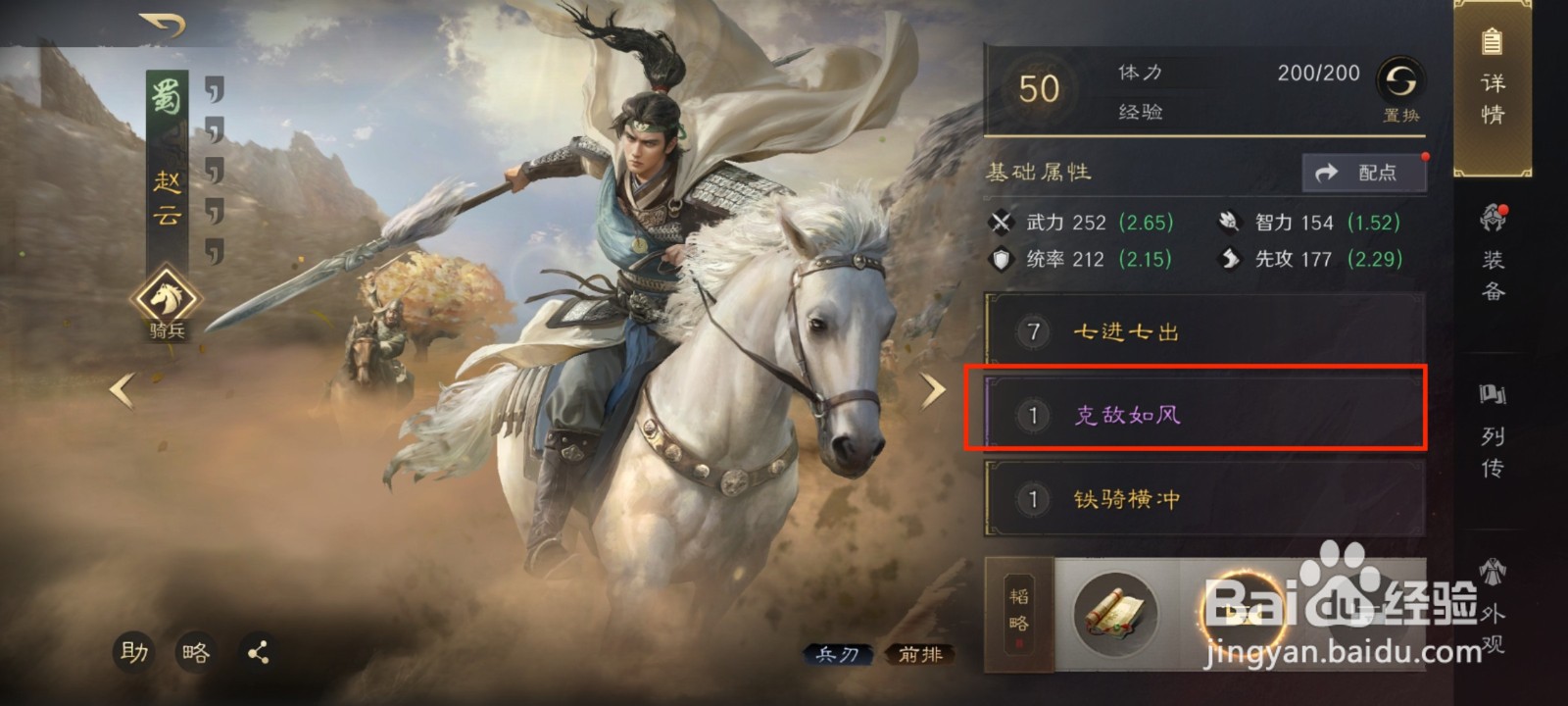The width and height of the screenshot is (1568, 706).
Task: Select the 七进七出 skill entry
Action: tap(1199, 330)
